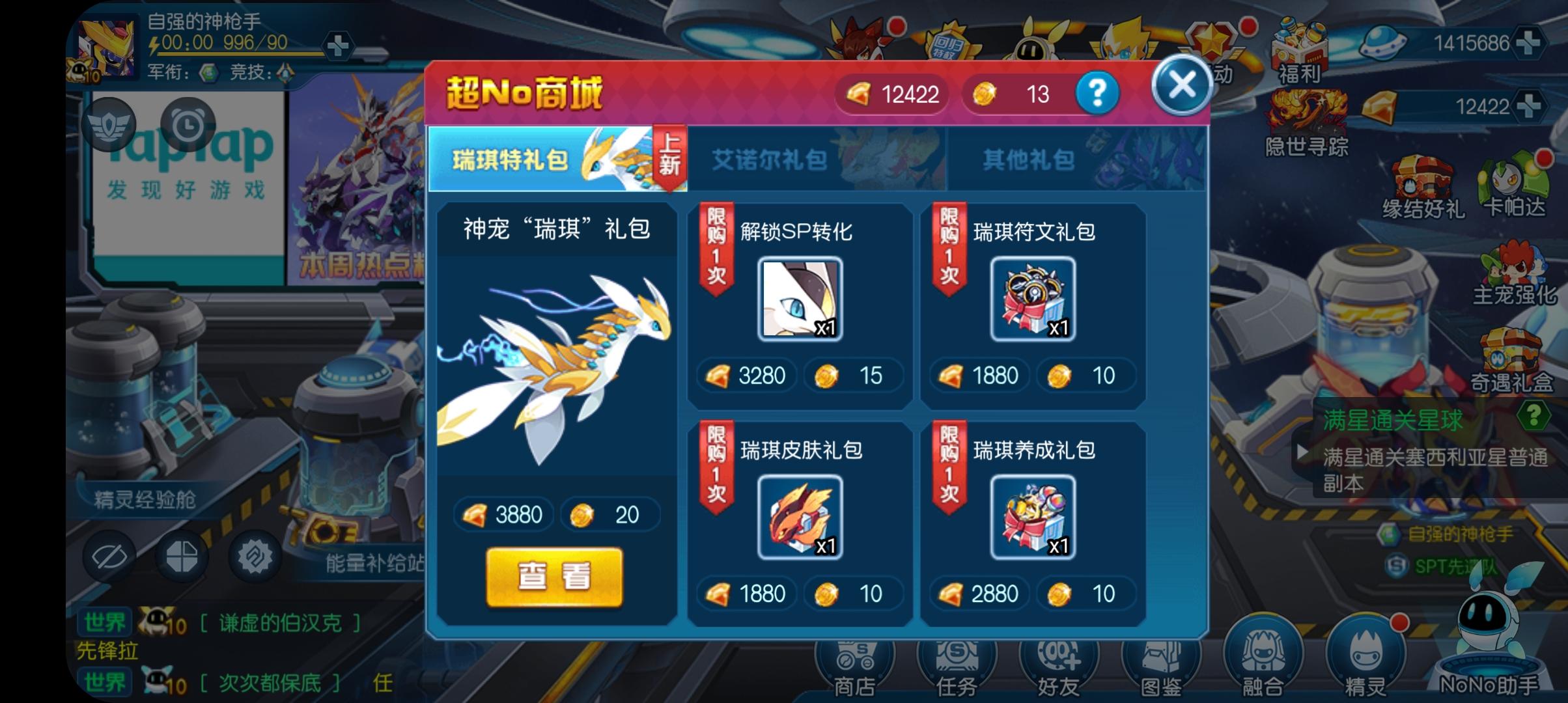Open the shop help question mark
The width and height of the screenshot is (1568, 703).
pos(1097,93)
